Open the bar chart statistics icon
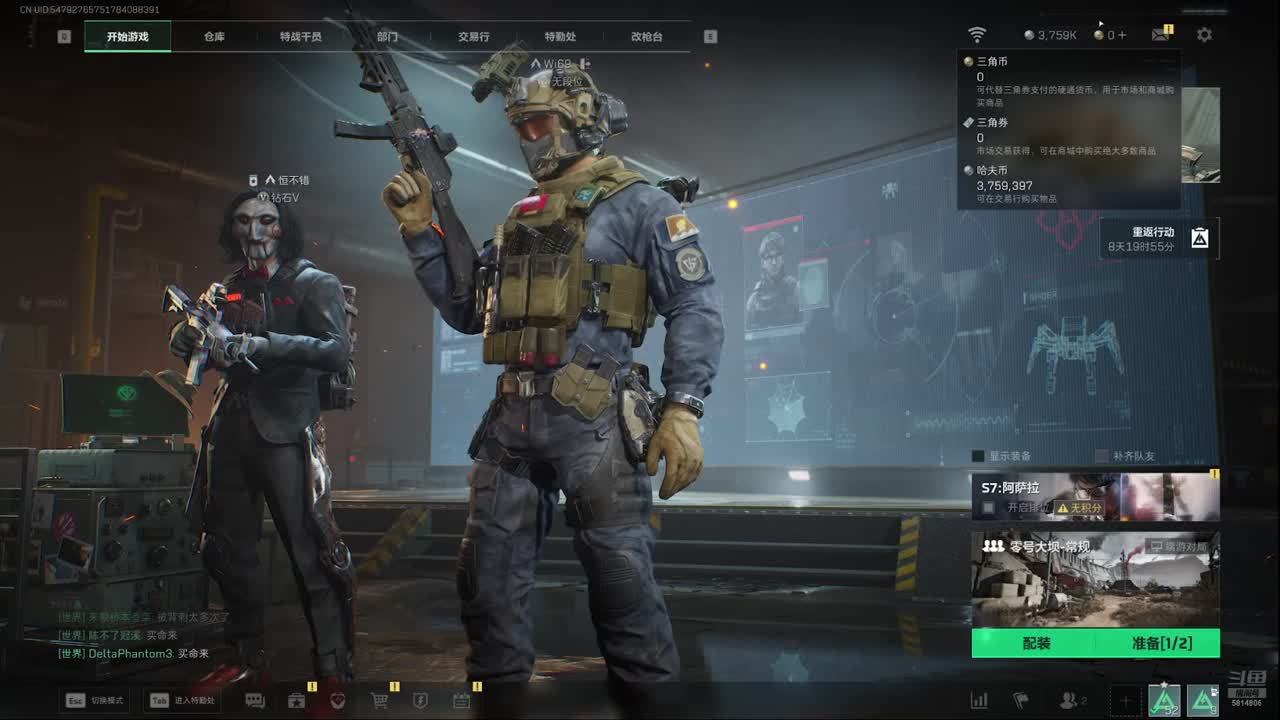The image size is (1280, 720). [x=979, y=701]
